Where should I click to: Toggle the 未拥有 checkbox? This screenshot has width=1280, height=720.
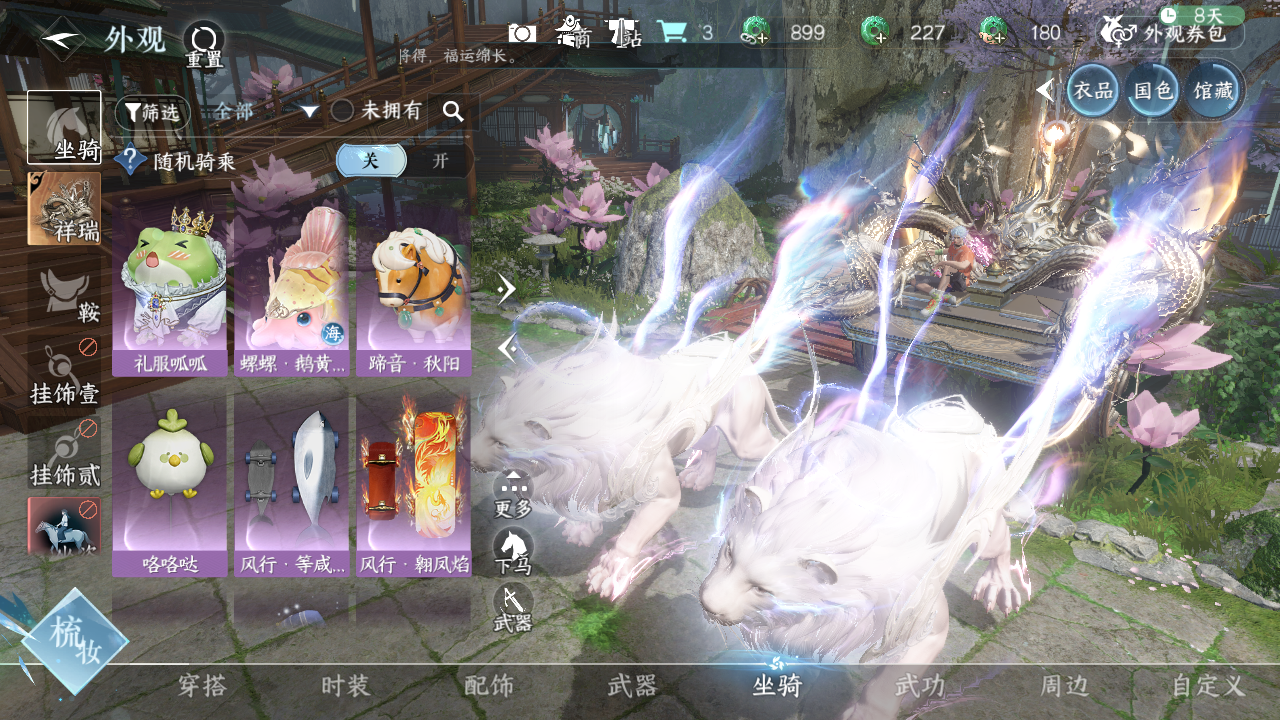click(x=343, y=111)
